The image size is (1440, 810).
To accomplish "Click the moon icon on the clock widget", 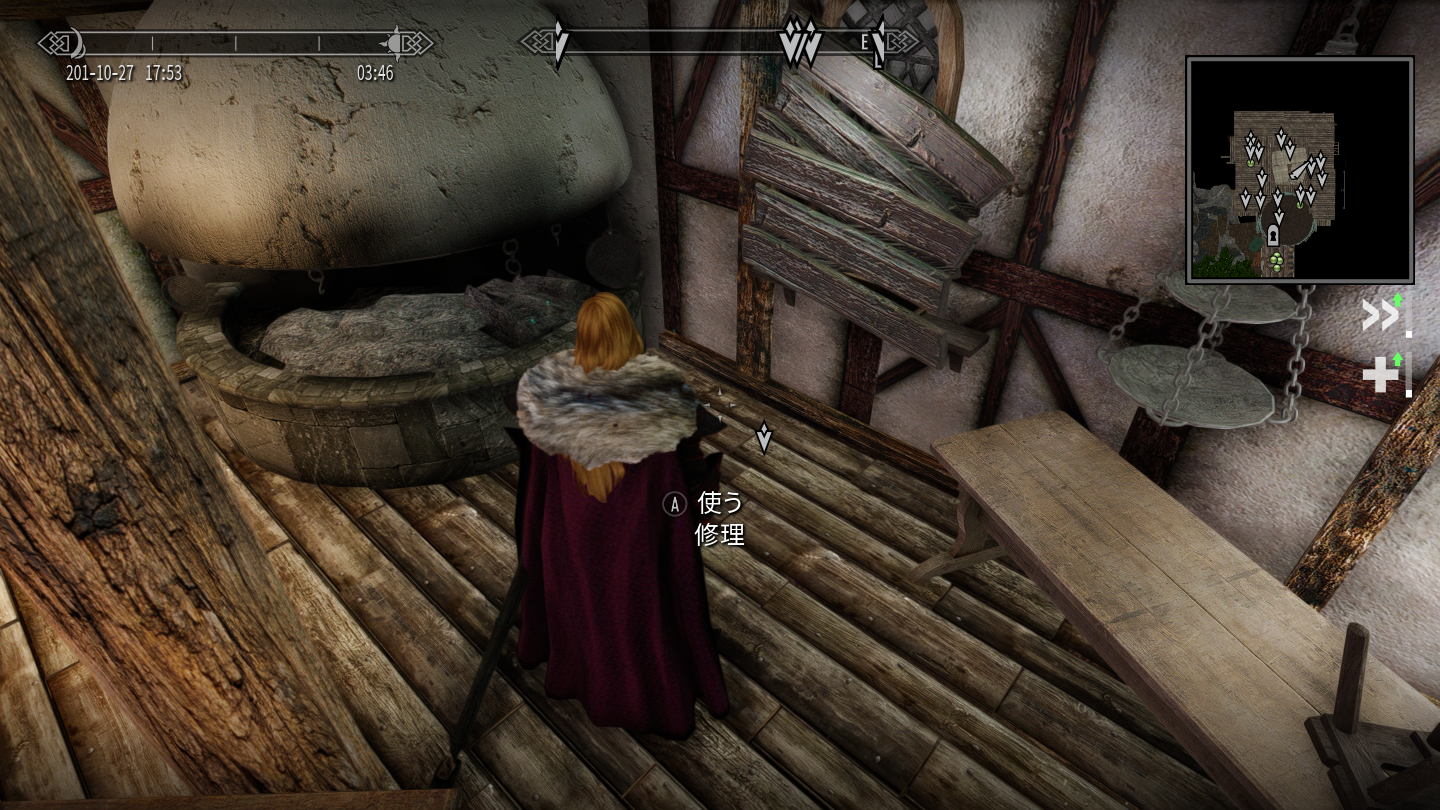I will [76, 44].
